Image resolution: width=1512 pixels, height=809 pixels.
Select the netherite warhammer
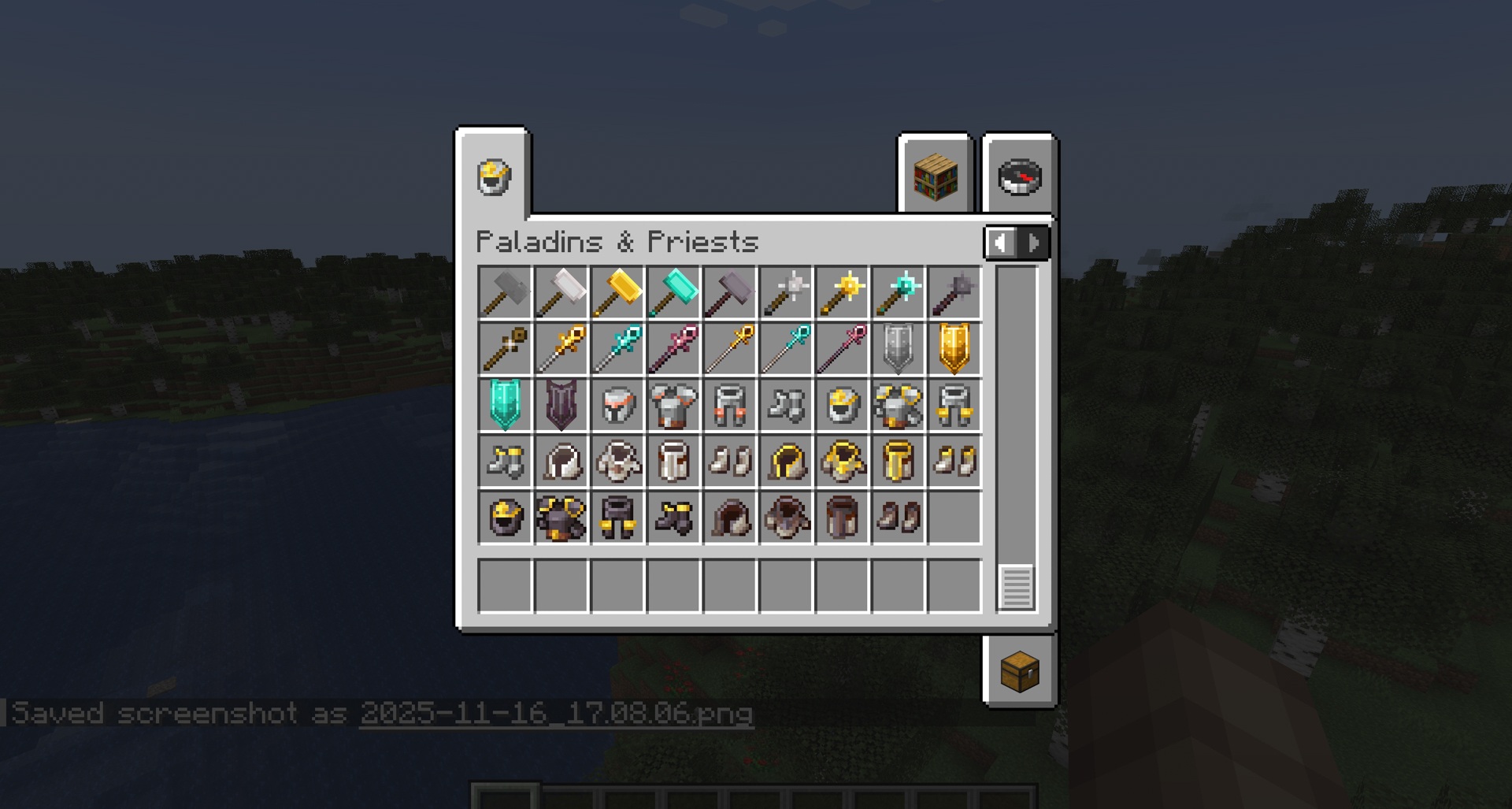728,292
